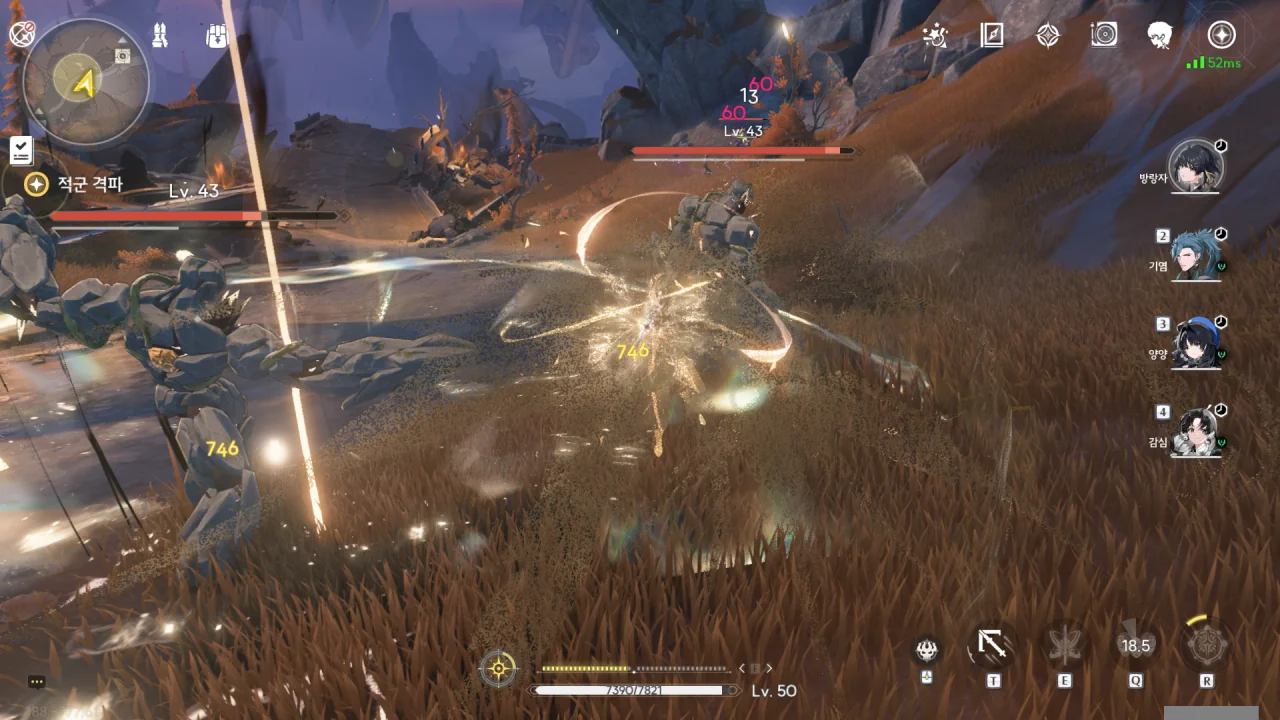Switch to party member 기염
Screen dimensions: 1280x720
tap(1196, 255)
